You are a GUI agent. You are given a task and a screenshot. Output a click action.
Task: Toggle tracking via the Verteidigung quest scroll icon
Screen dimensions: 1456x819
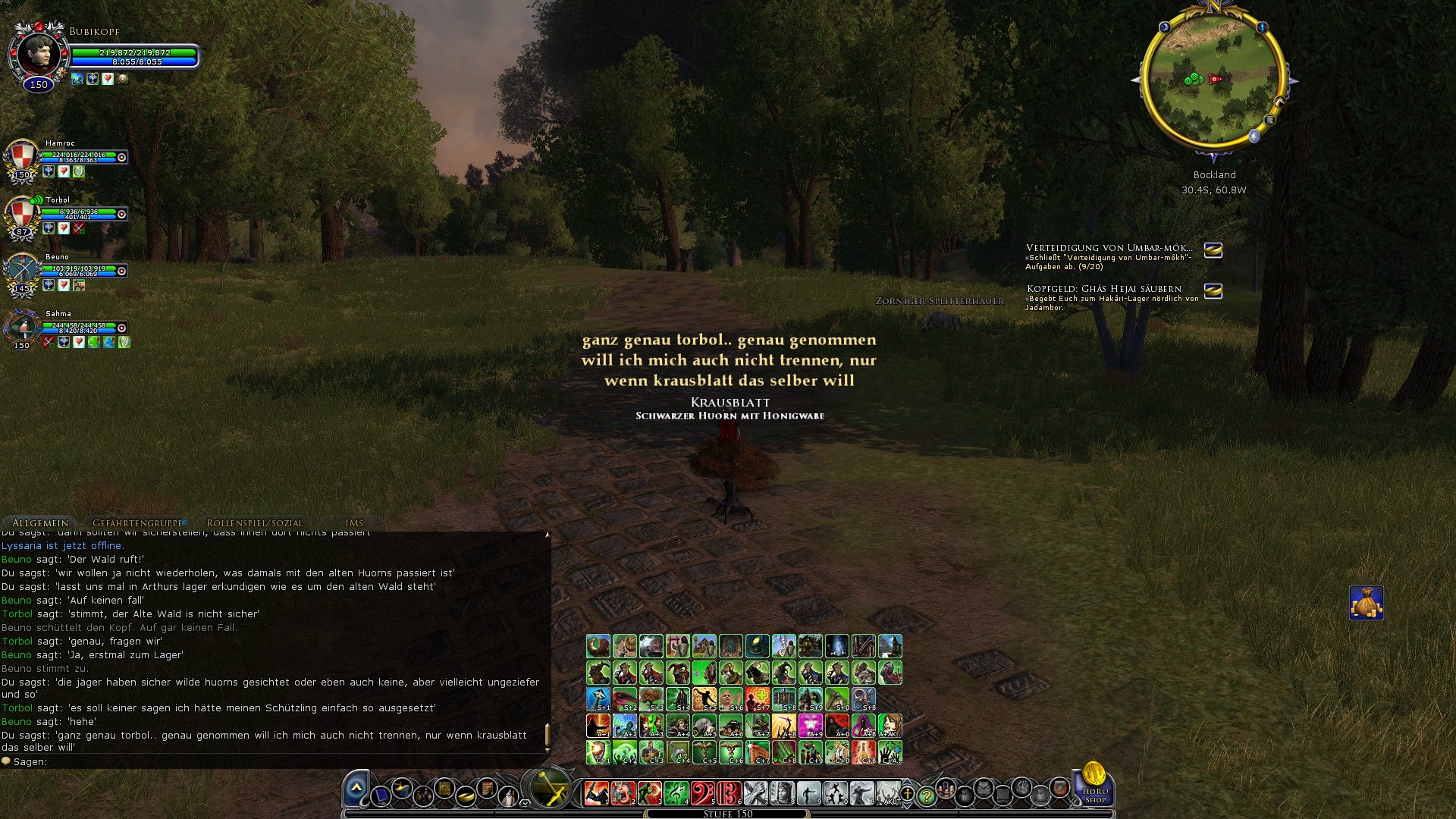1212,251
